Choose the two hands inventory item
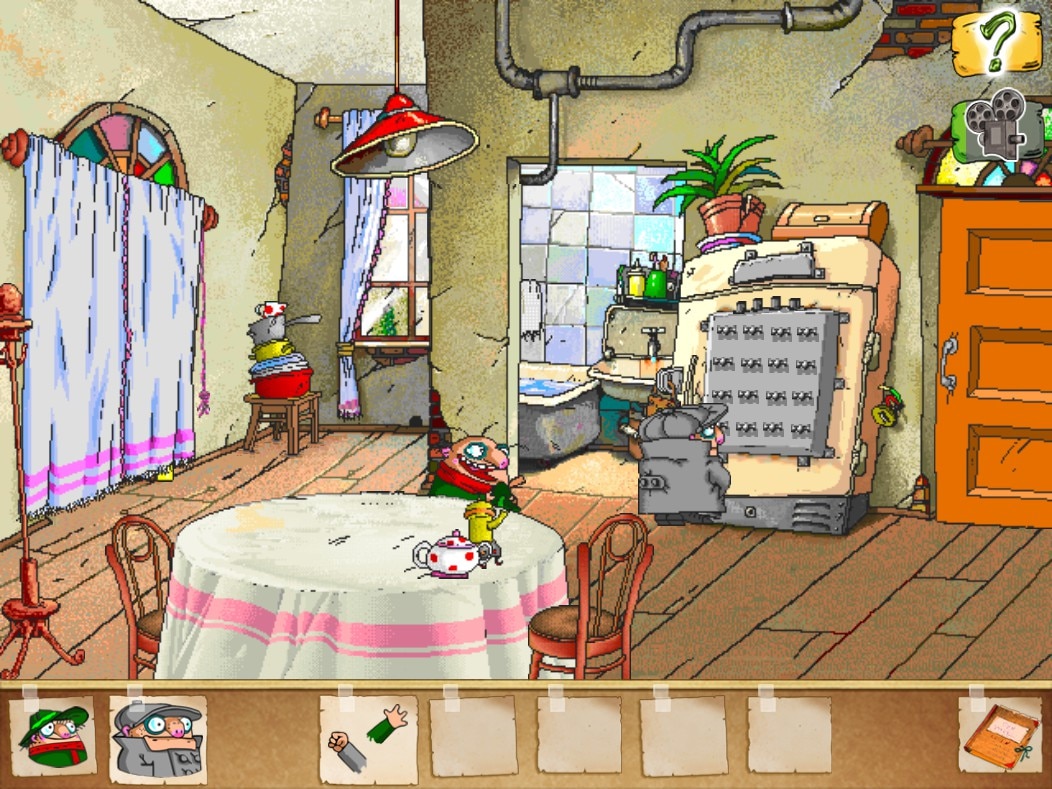Viewport: 1052px width, 789px height. pos(366,739)
